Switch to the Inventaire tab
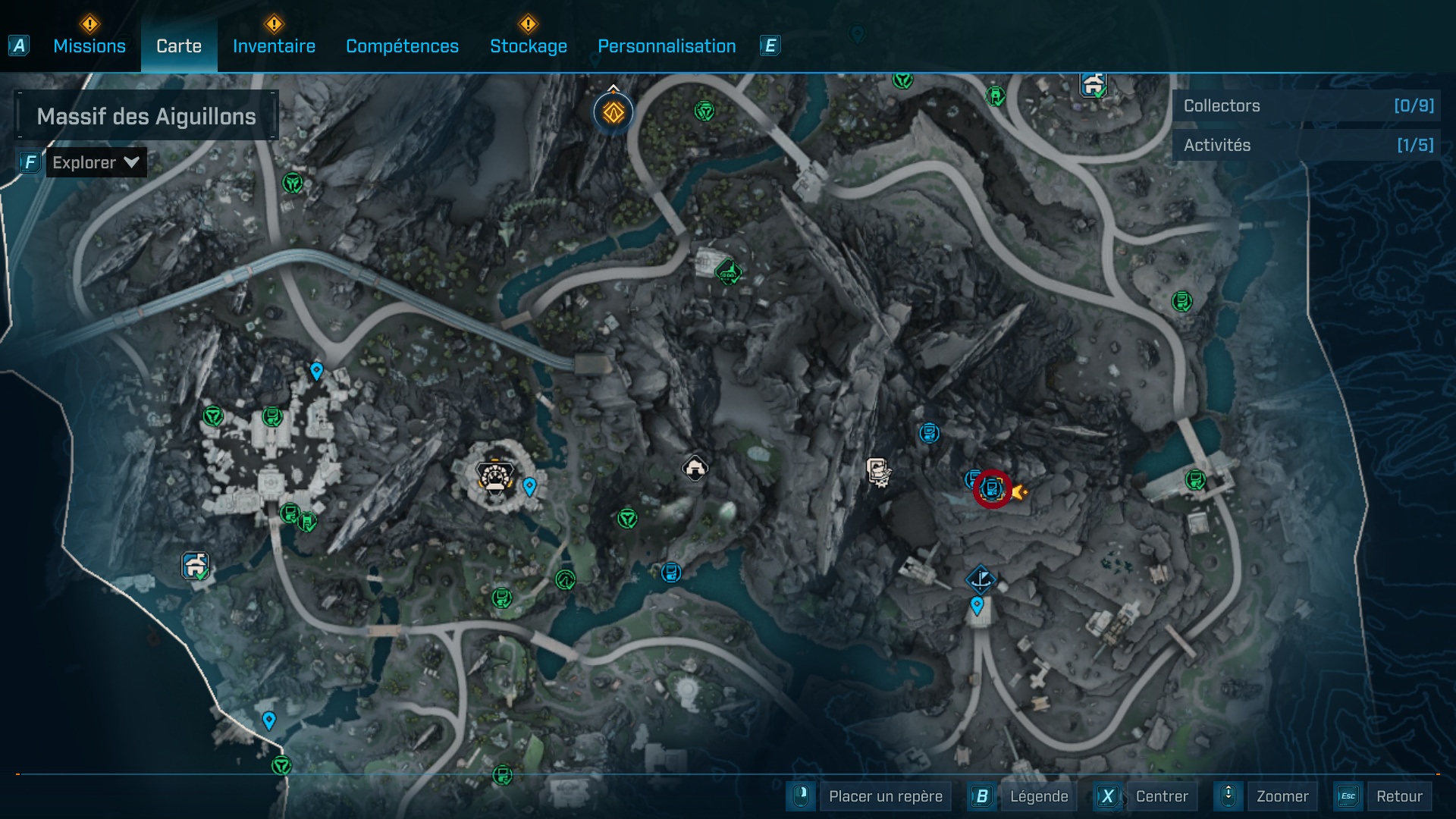The width and height of the screenshot is (1456, 819). pos(274,45)
